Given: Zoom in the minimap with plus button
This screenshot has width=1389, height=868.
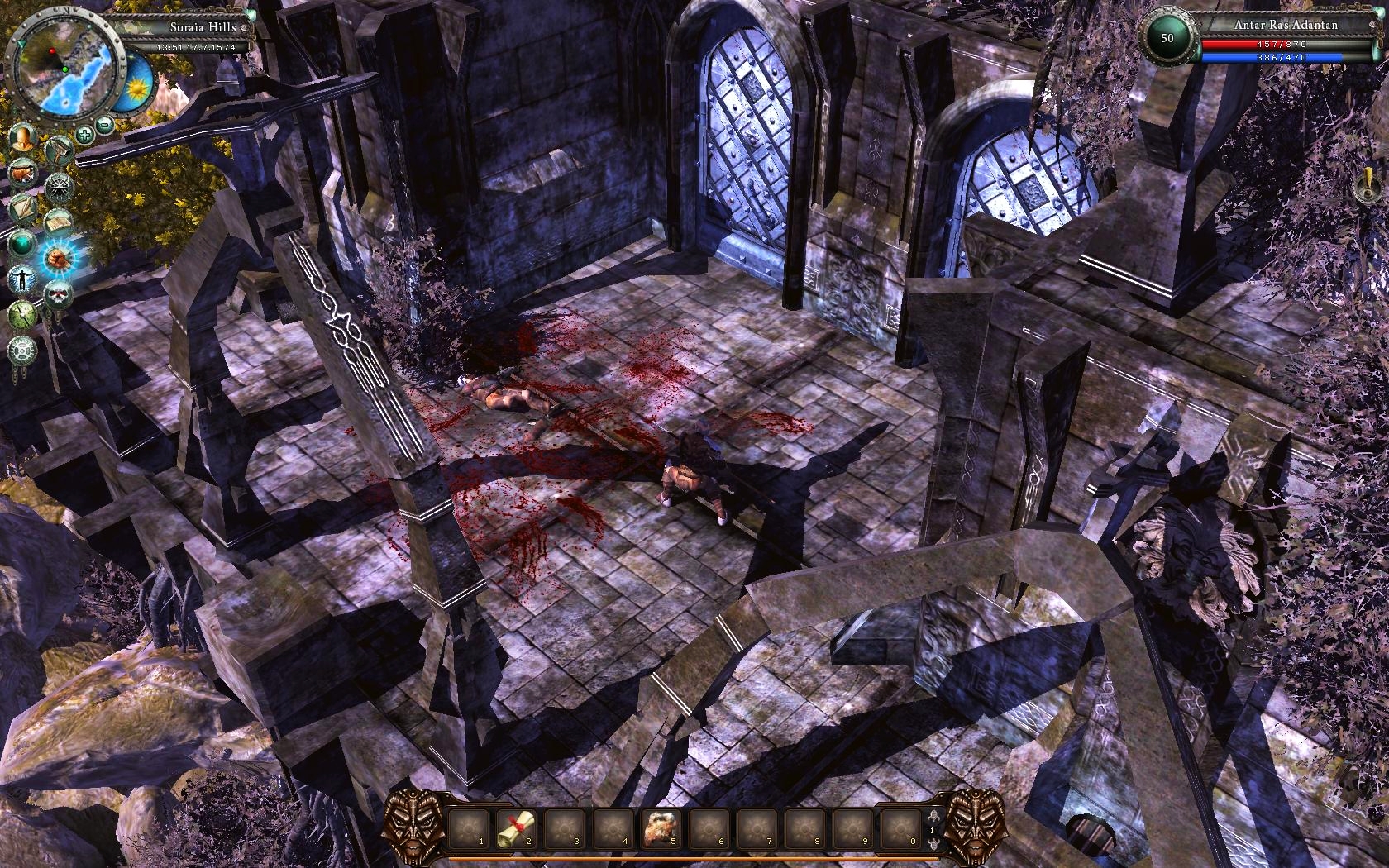Looking at the screenshot, I should point(84,134).
